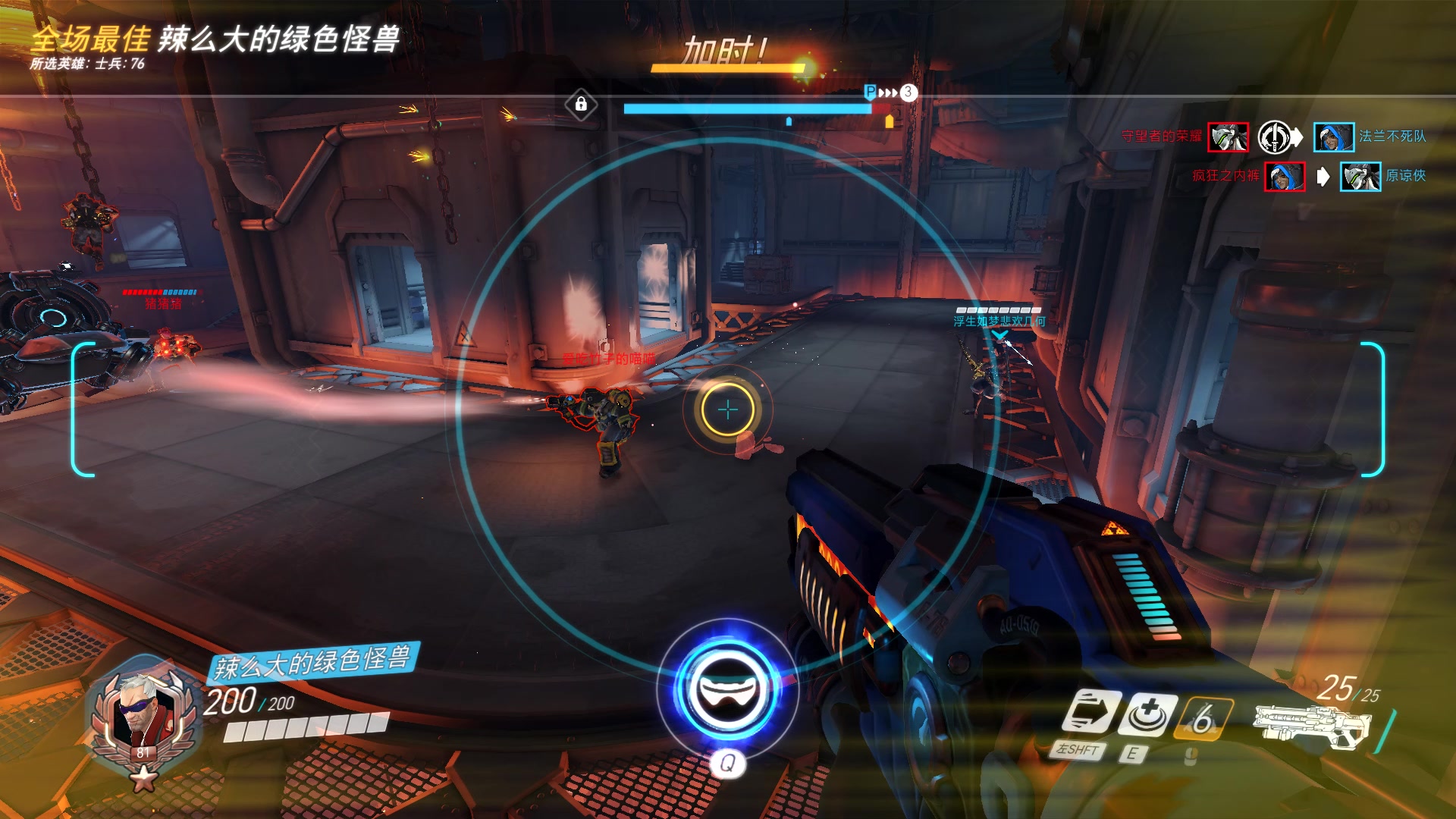Click the killer portrait beside 疯狂之内裤

[1285, 177]
